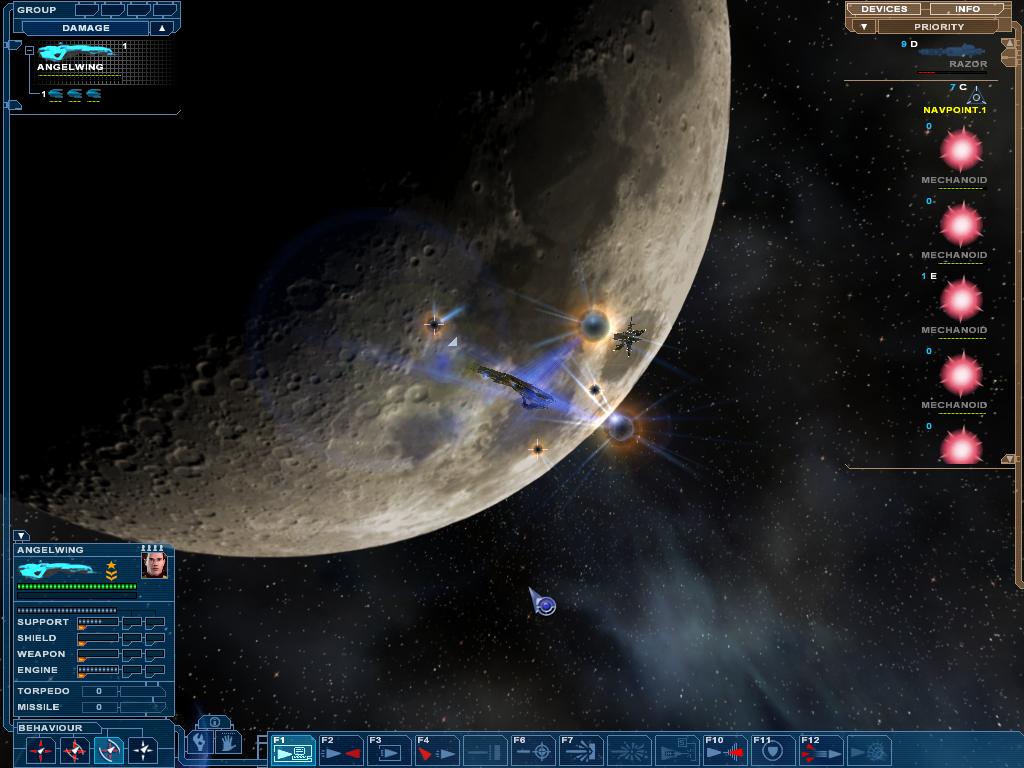Open the Devices panel
This screenshot has width=1024, height=768.
[x=884, y=9]
